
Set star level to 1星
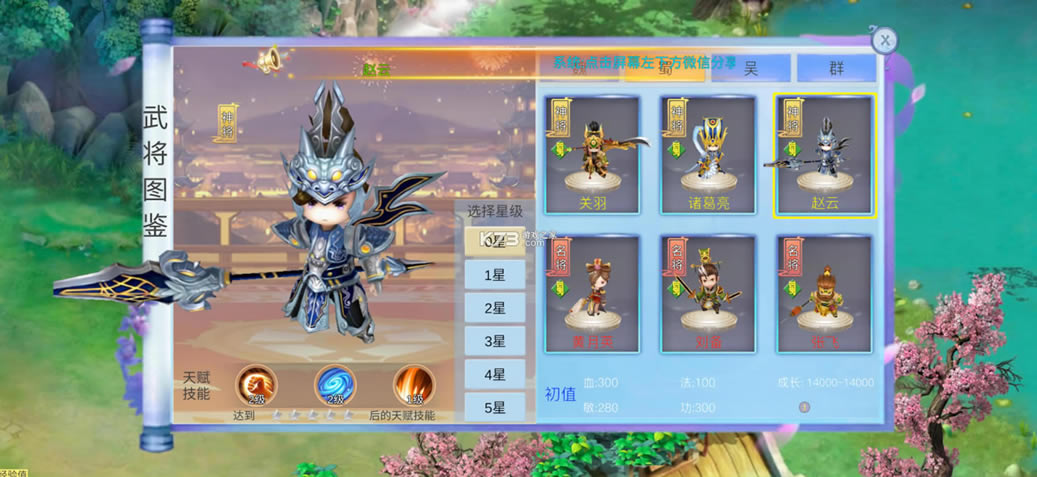494,274
